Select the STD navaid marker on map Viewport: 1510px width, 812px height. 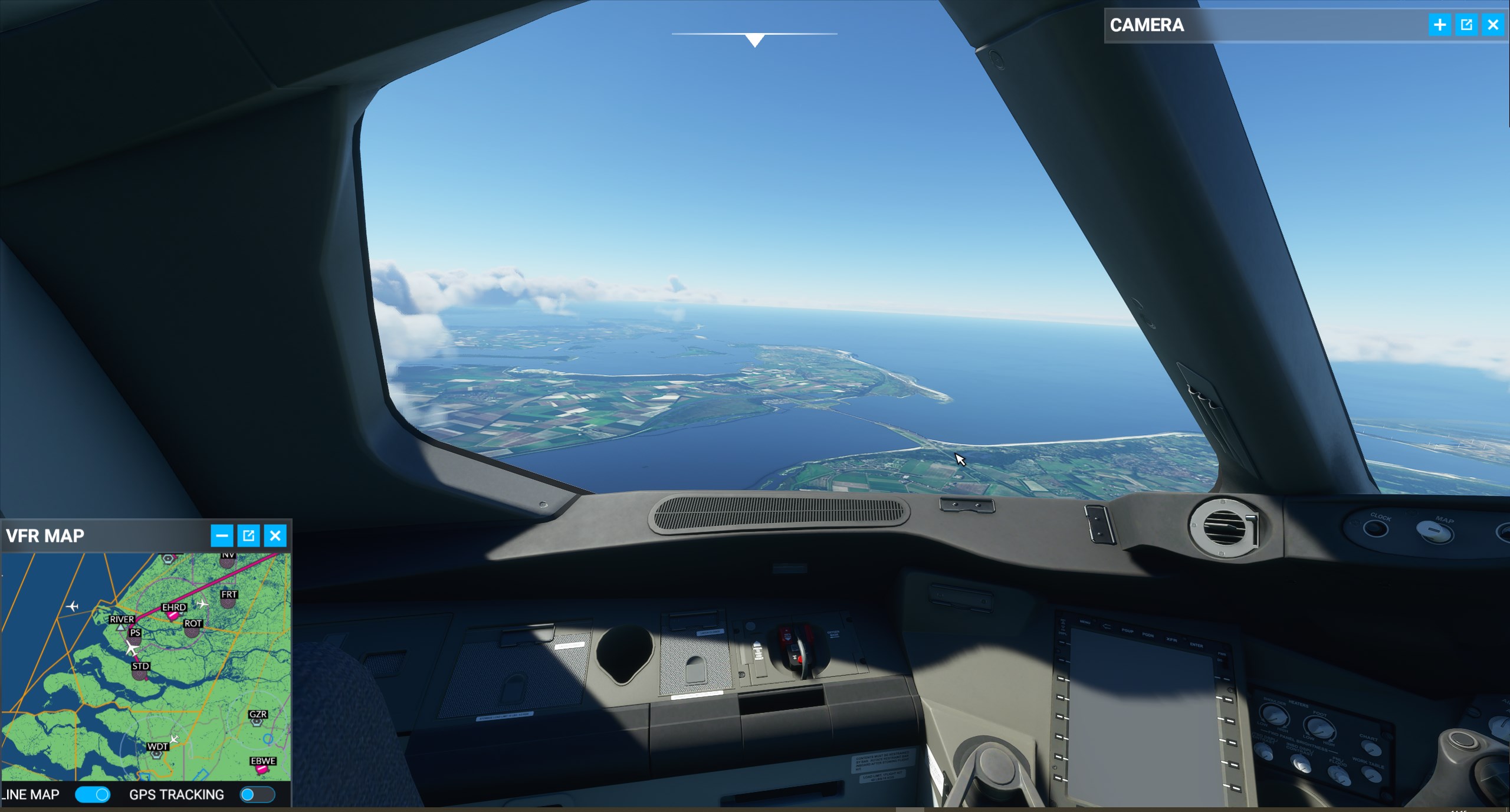140,675
